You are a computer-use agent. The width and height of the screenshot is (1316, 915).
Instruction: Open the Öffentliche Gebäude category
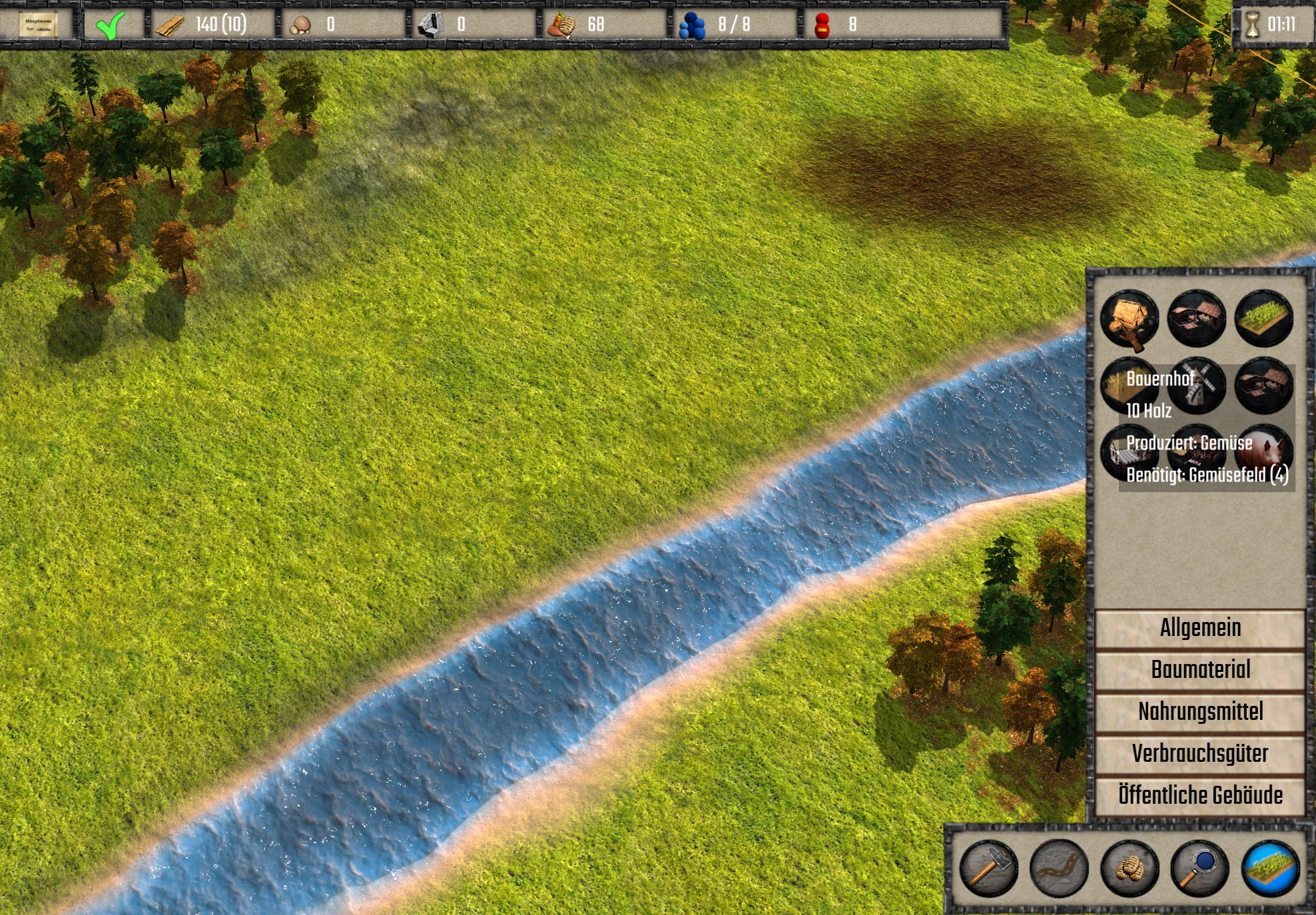pyautogui.click(x=1199, y=795)
